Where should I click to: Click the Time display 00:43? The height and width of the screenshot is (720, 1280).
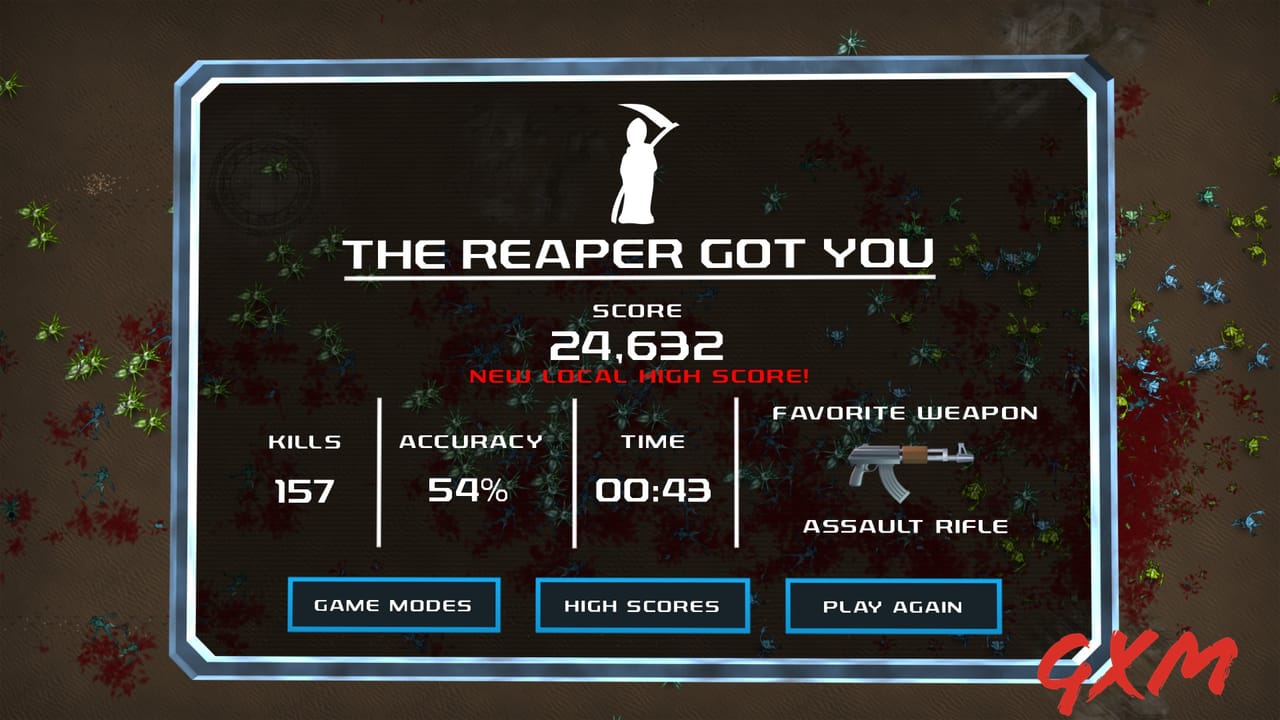(655, 491)
